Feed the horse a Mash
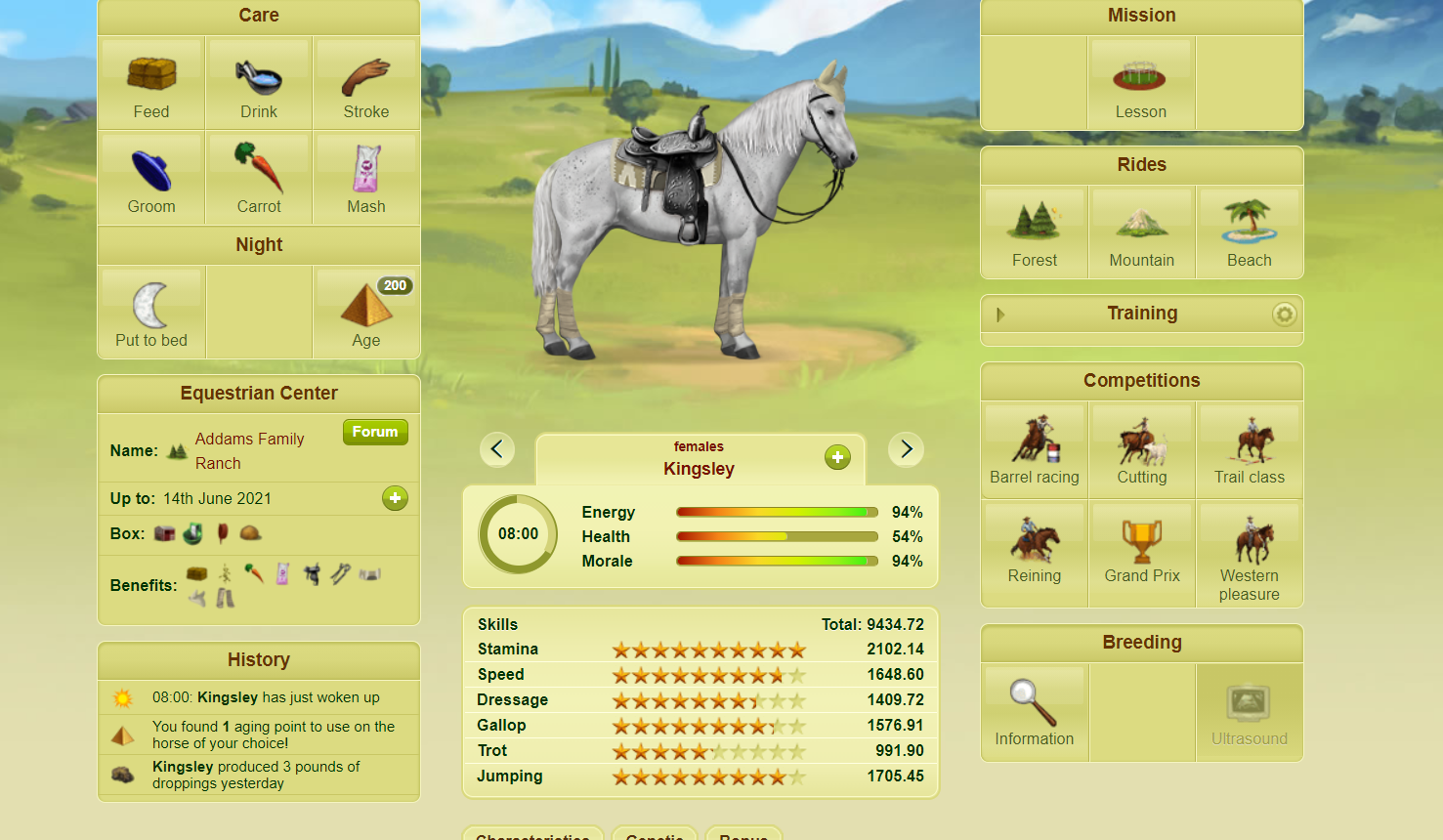 [366, 179]
